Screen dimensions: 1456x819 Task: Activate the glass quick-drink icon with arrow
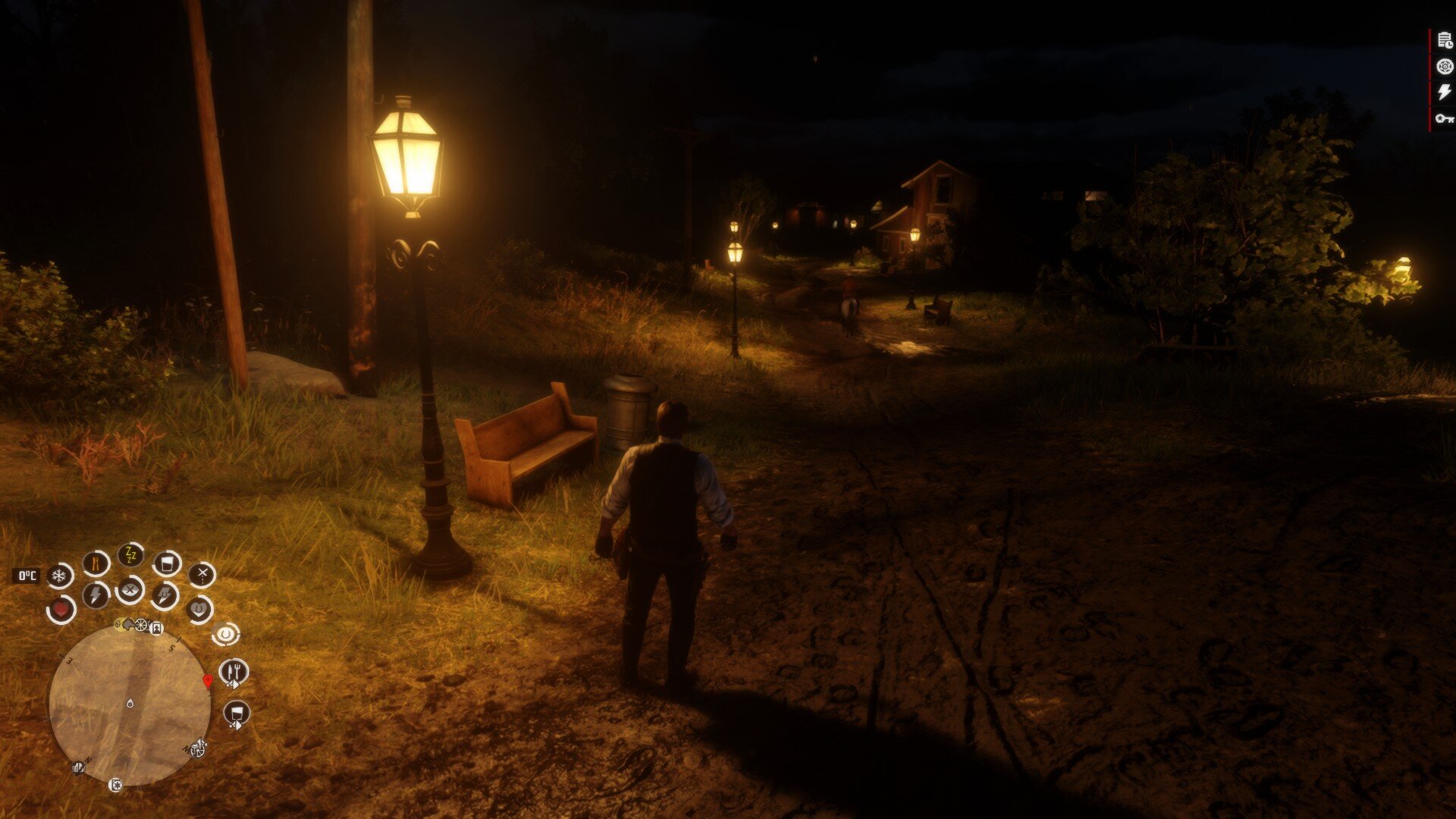coord(237,714)
